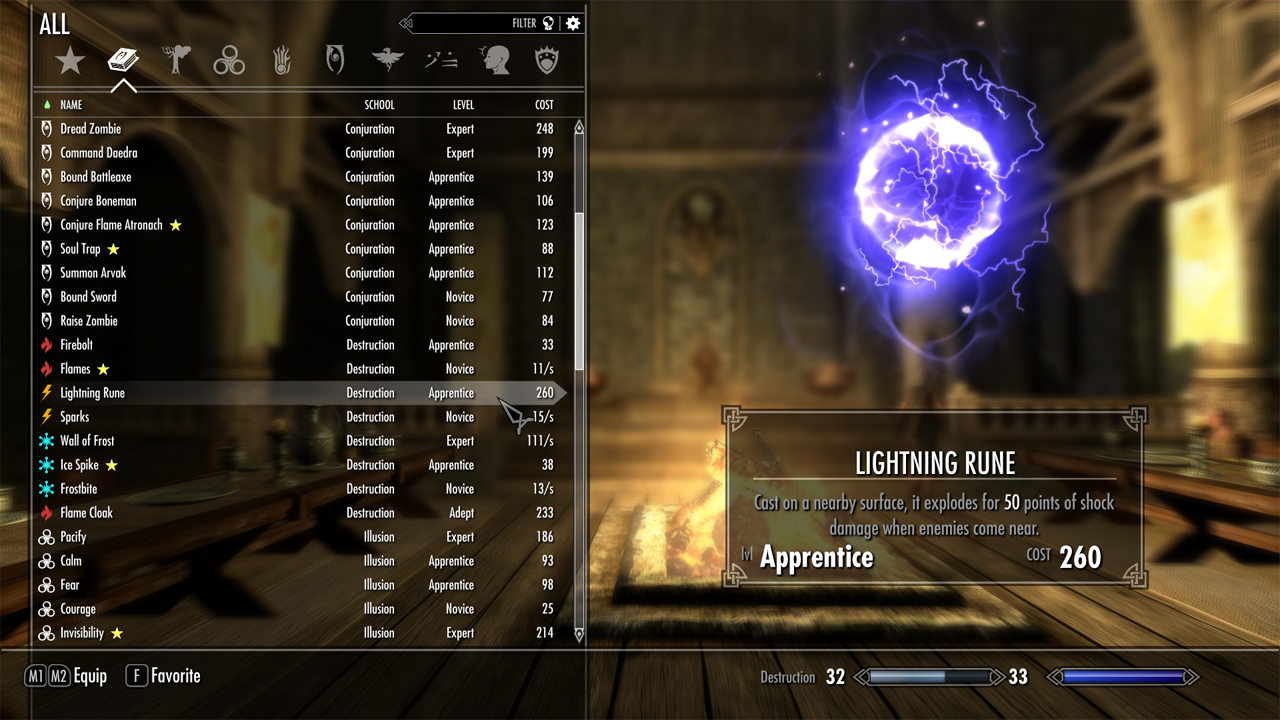
Task: Pick the Flame Cloak spell
Action: pyautogui.click(x=86, y=513)
